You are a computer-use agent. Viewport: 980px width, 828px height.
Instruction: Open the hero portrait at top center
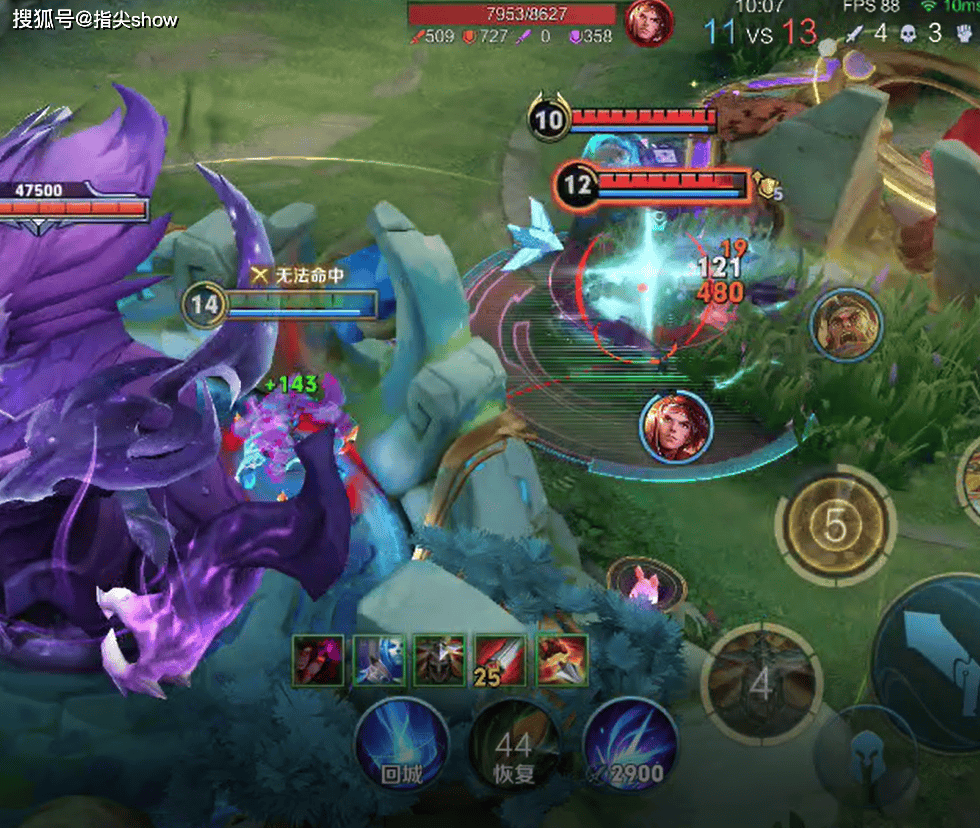[x=649, y=21]
